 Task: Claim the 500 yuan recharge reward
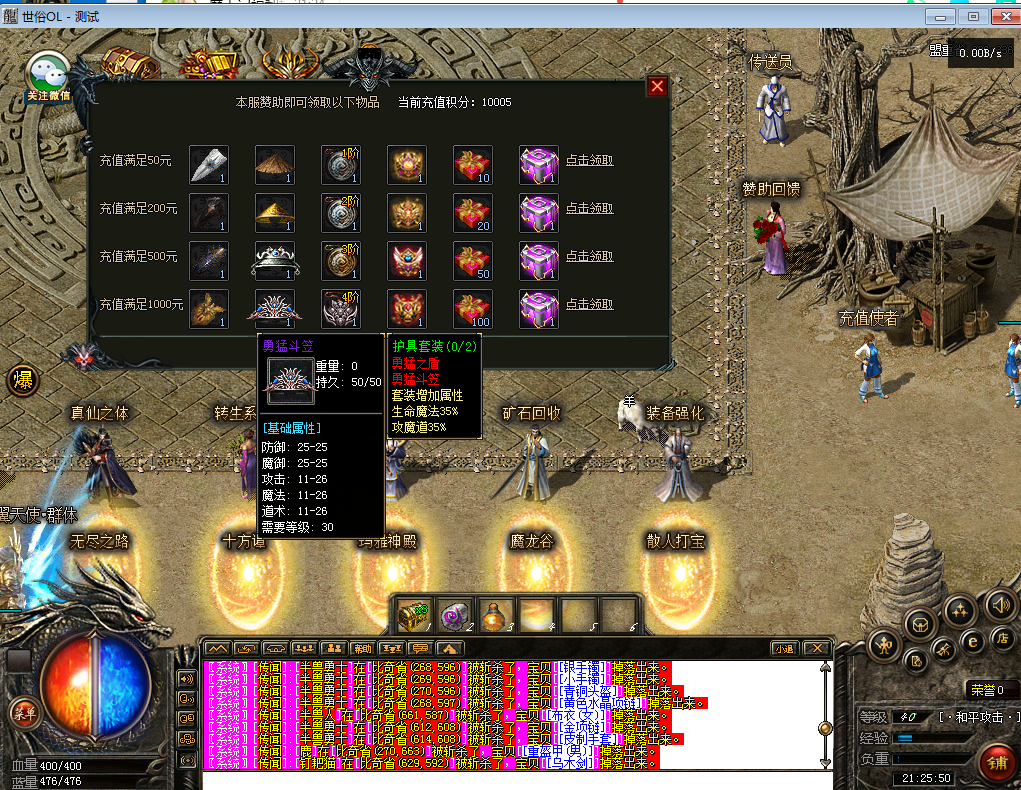589,256
